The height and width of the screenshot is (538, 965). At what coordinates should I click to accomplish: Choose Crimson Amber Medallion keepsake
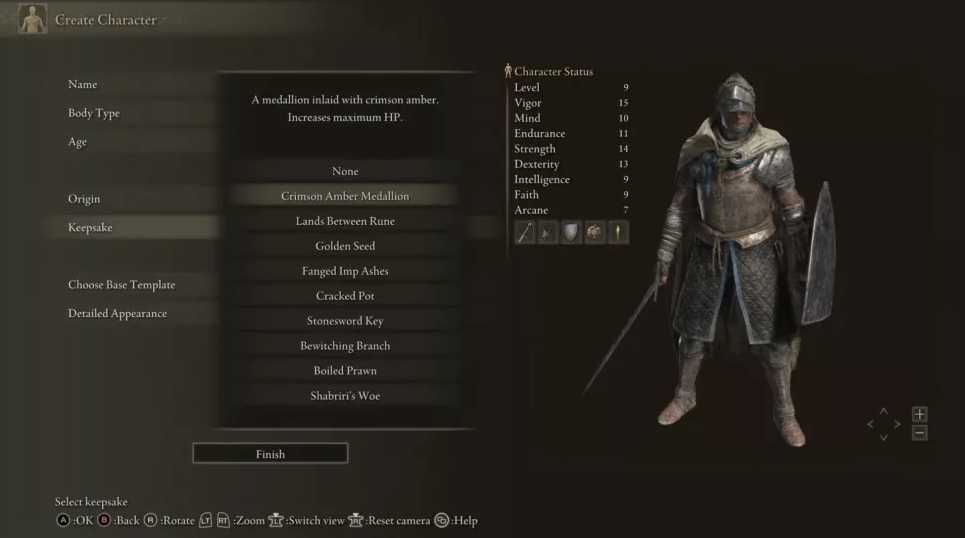(345, 196)
